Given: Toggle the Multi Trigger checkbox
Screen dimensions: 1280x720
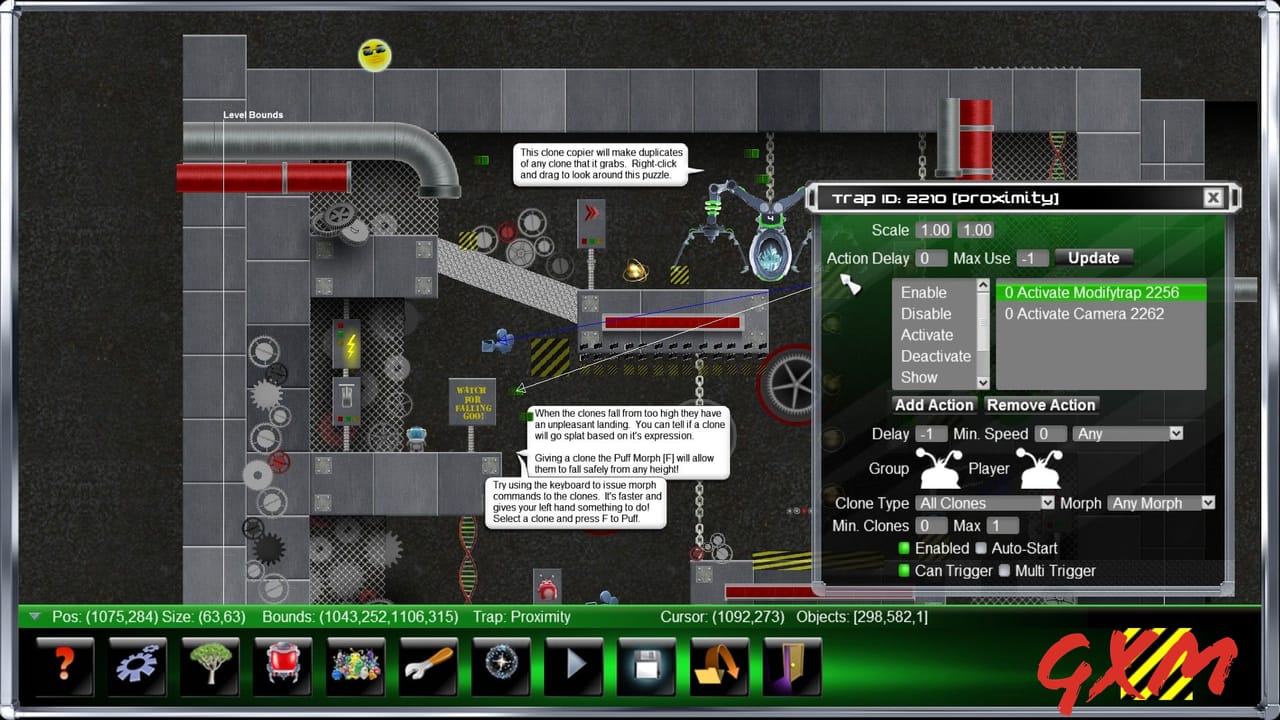Looking at the screenshot, I should click(x=1004, y=571).
